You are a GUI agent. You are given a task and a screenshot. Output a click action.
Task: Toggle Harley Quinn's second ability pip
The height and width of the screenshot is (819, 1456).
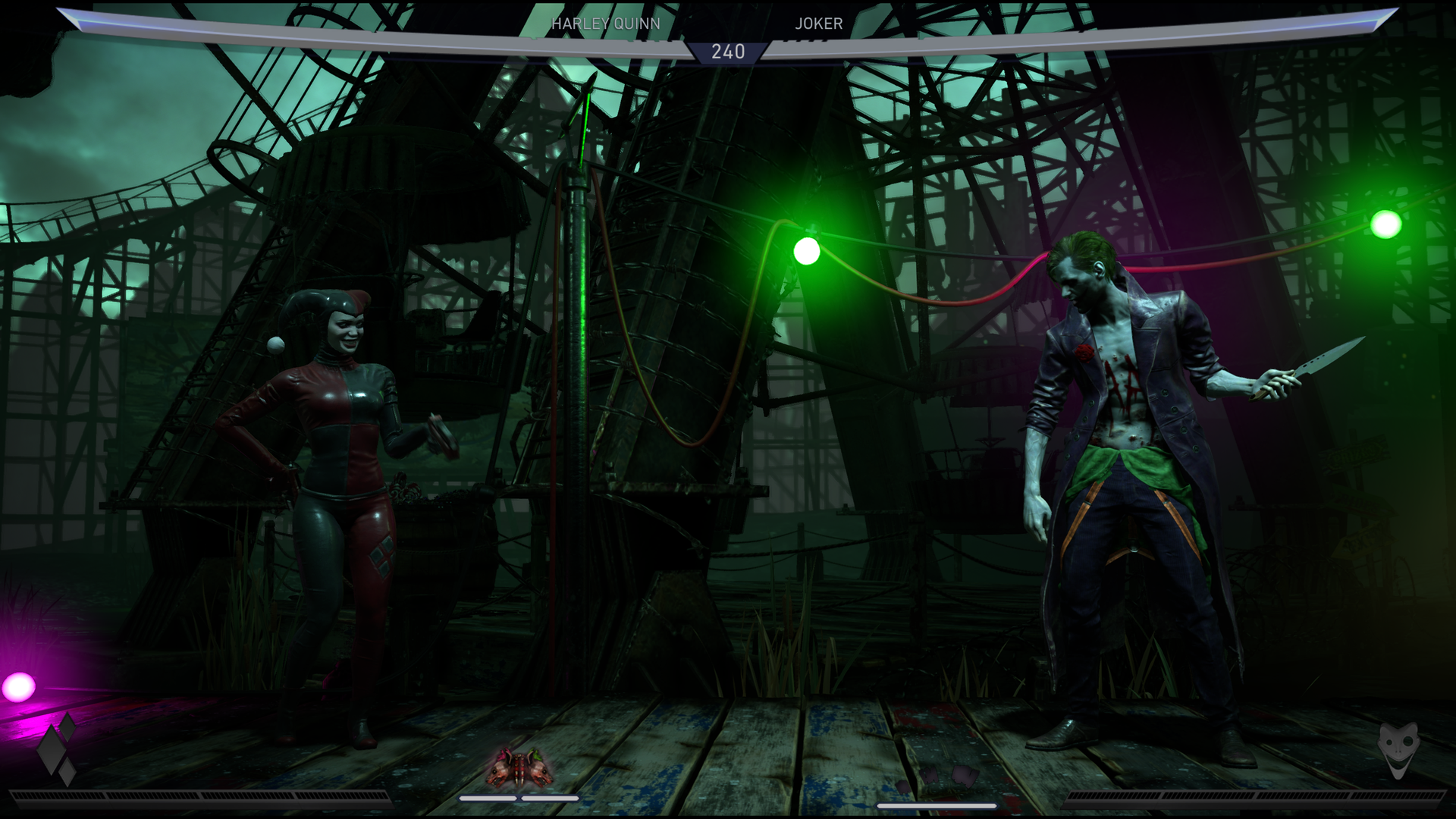pos(551,799)
